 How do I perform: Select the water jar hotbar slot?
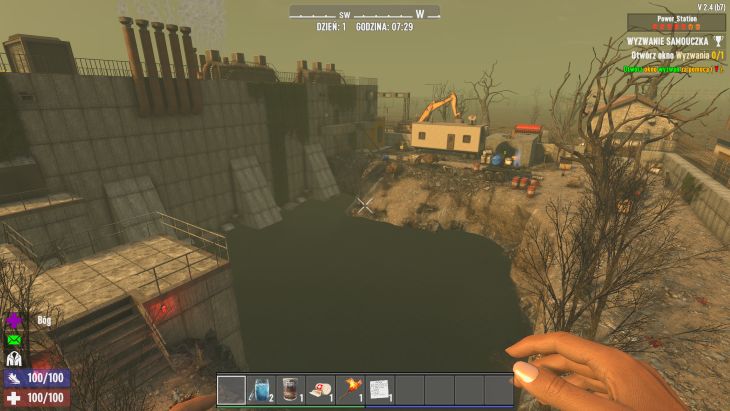click(x=261, y=389)
